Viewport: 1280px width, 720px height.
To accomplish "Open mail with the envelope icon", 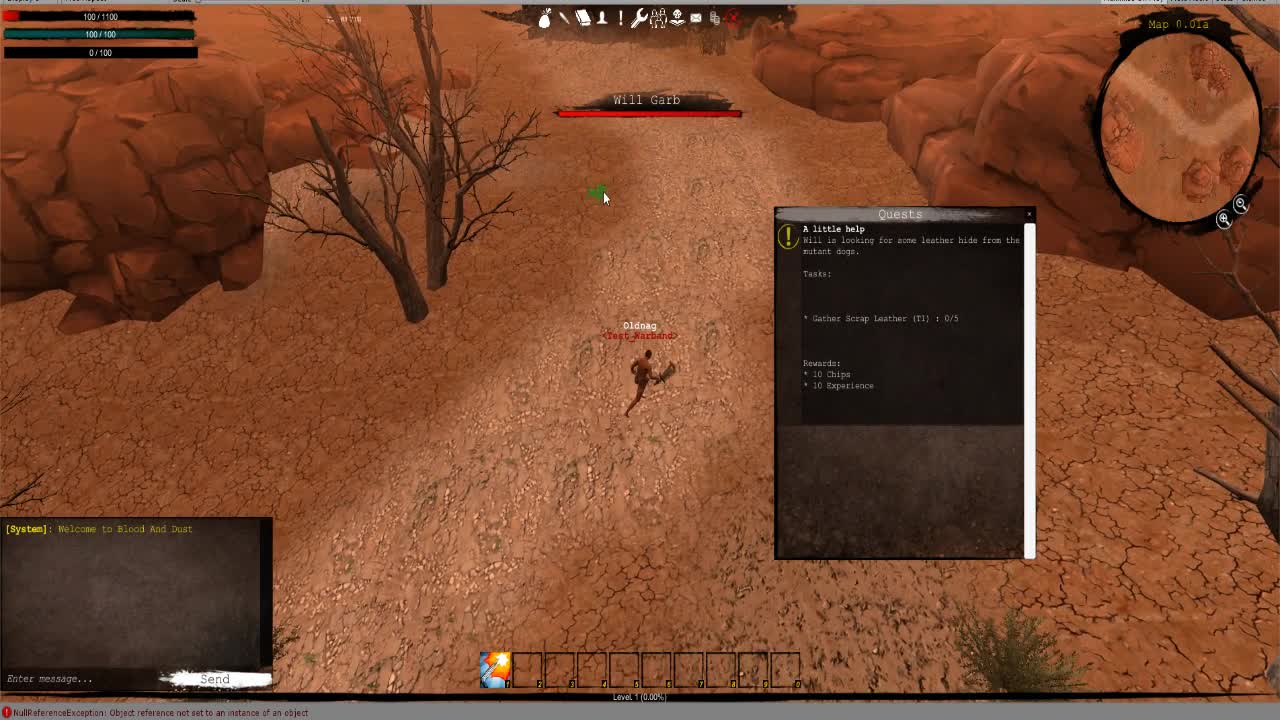I will (697, 17).
